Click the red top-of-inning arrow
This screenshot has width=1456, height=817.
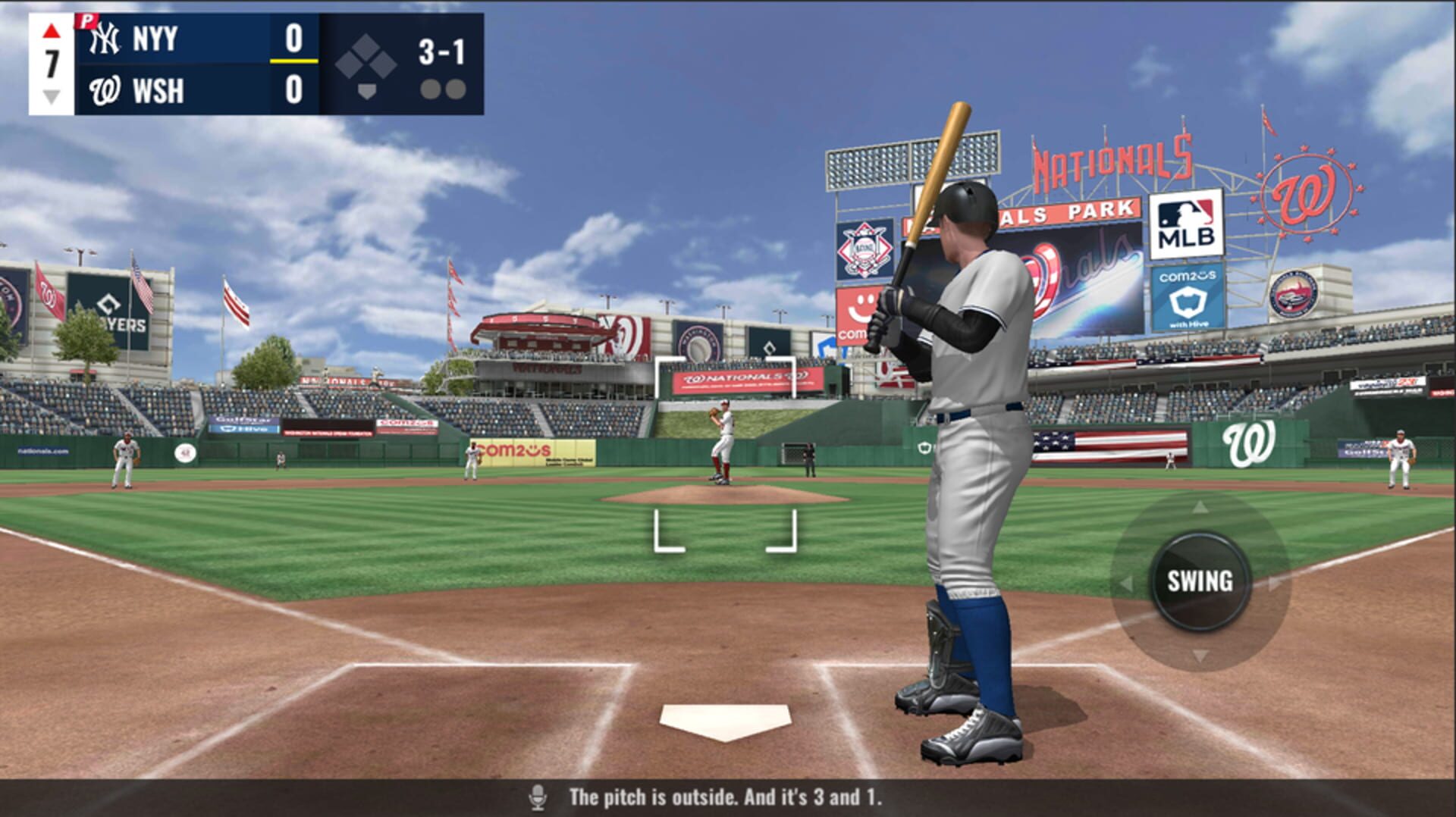click(x=50, y=30)
